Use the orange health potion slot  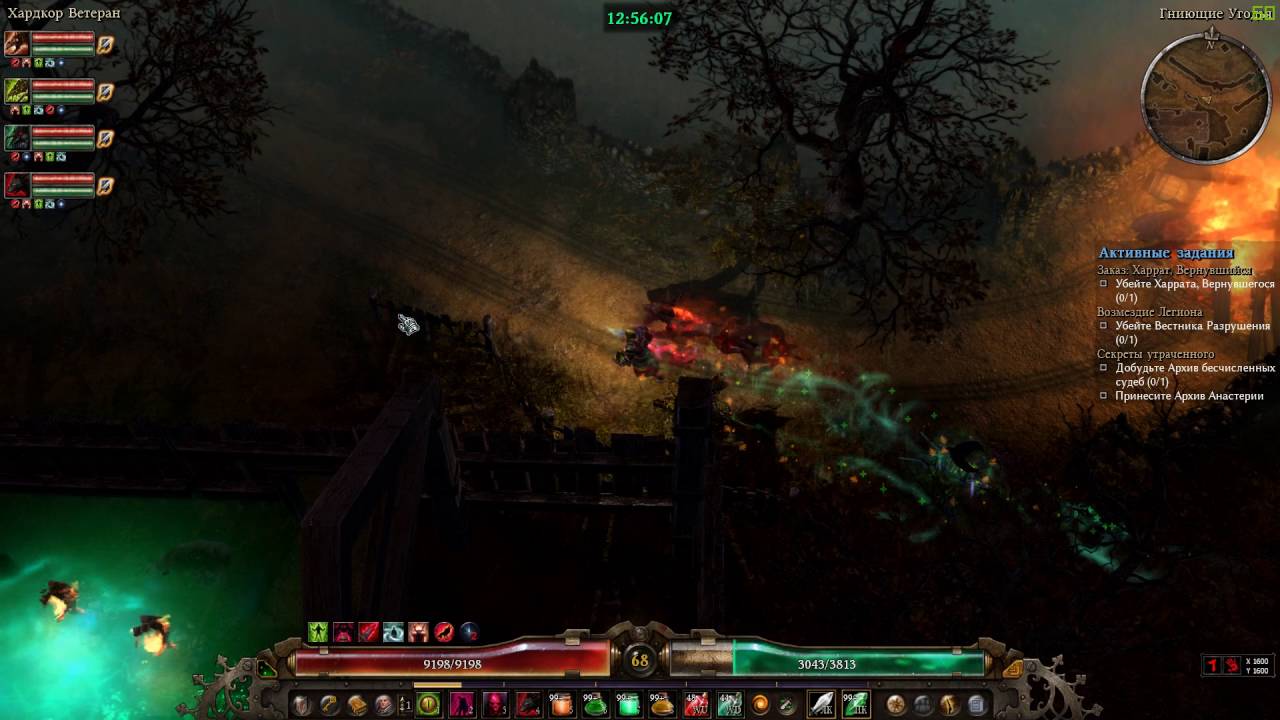pos(562,705)
